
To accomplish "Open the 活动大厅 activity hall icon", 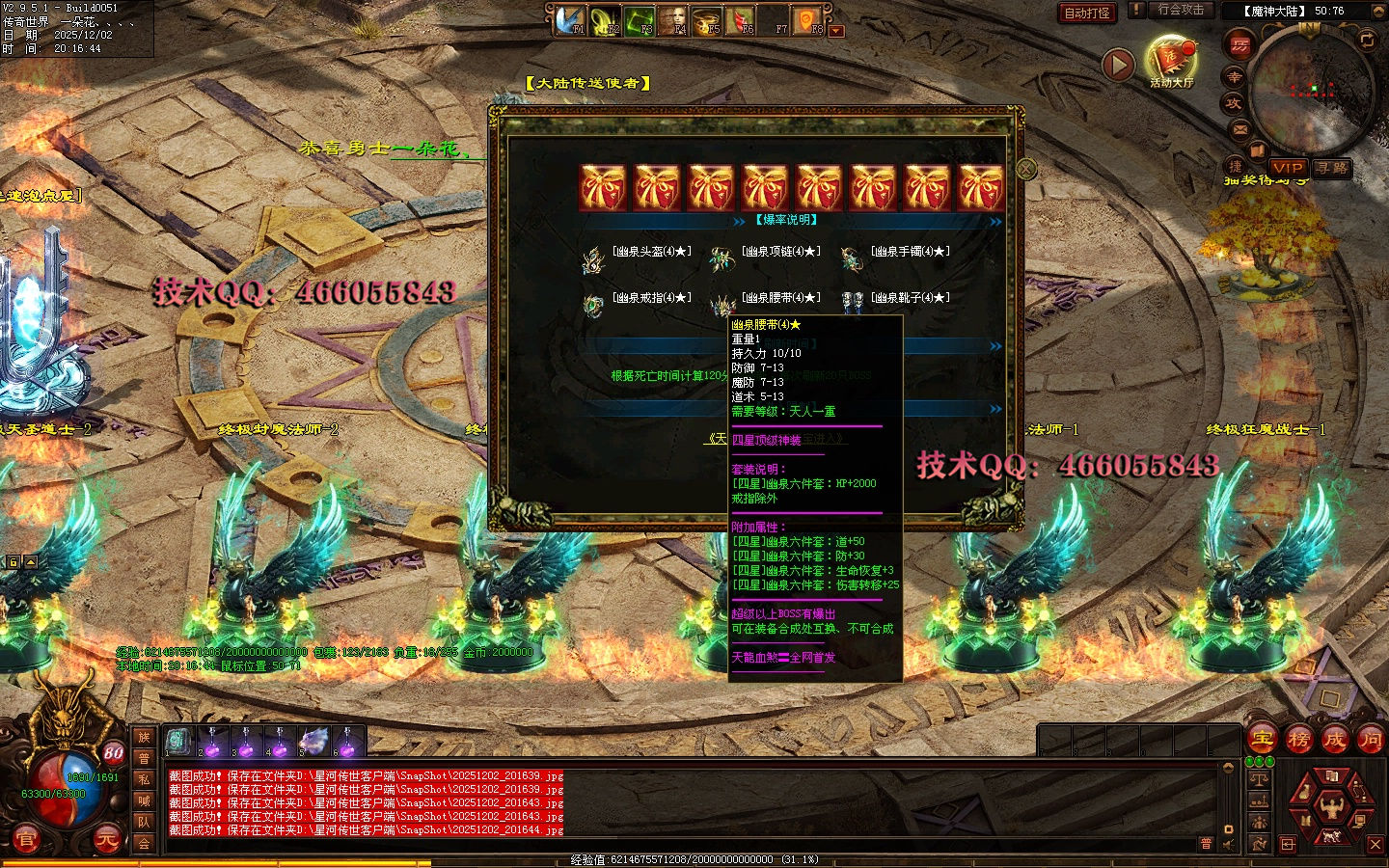I will pyautogui.click(x=1171, y=62).
